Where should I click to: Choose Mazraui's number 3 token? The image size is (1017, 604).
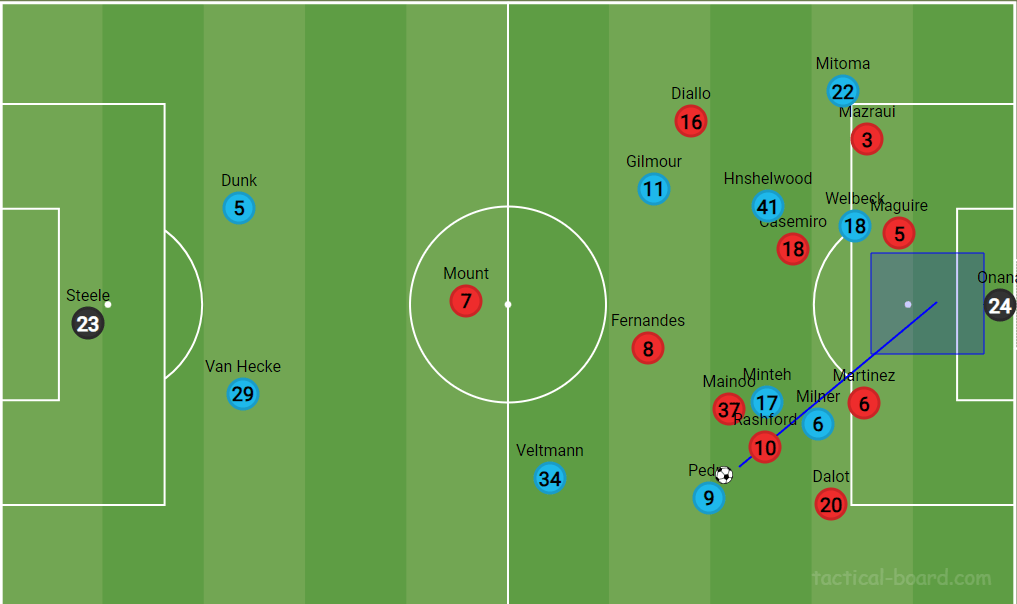point(867,139)
